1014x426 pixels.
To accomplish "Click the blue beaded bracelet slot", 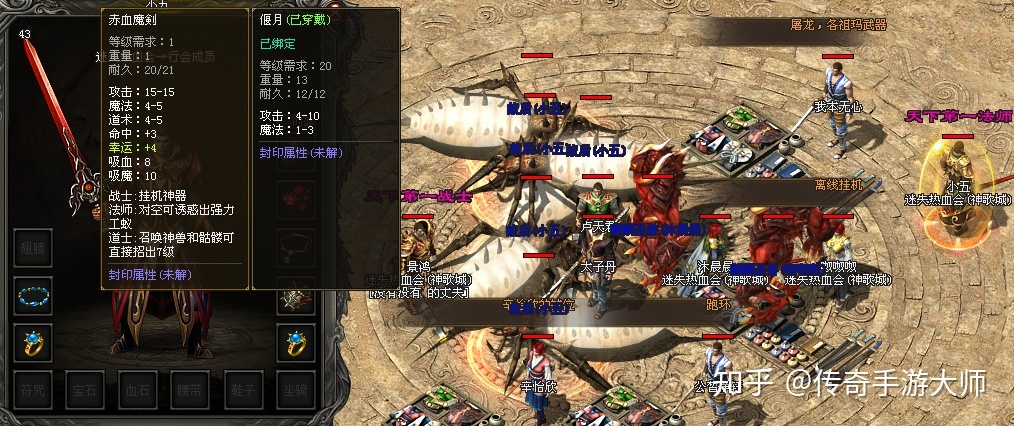I will point(33,296).
